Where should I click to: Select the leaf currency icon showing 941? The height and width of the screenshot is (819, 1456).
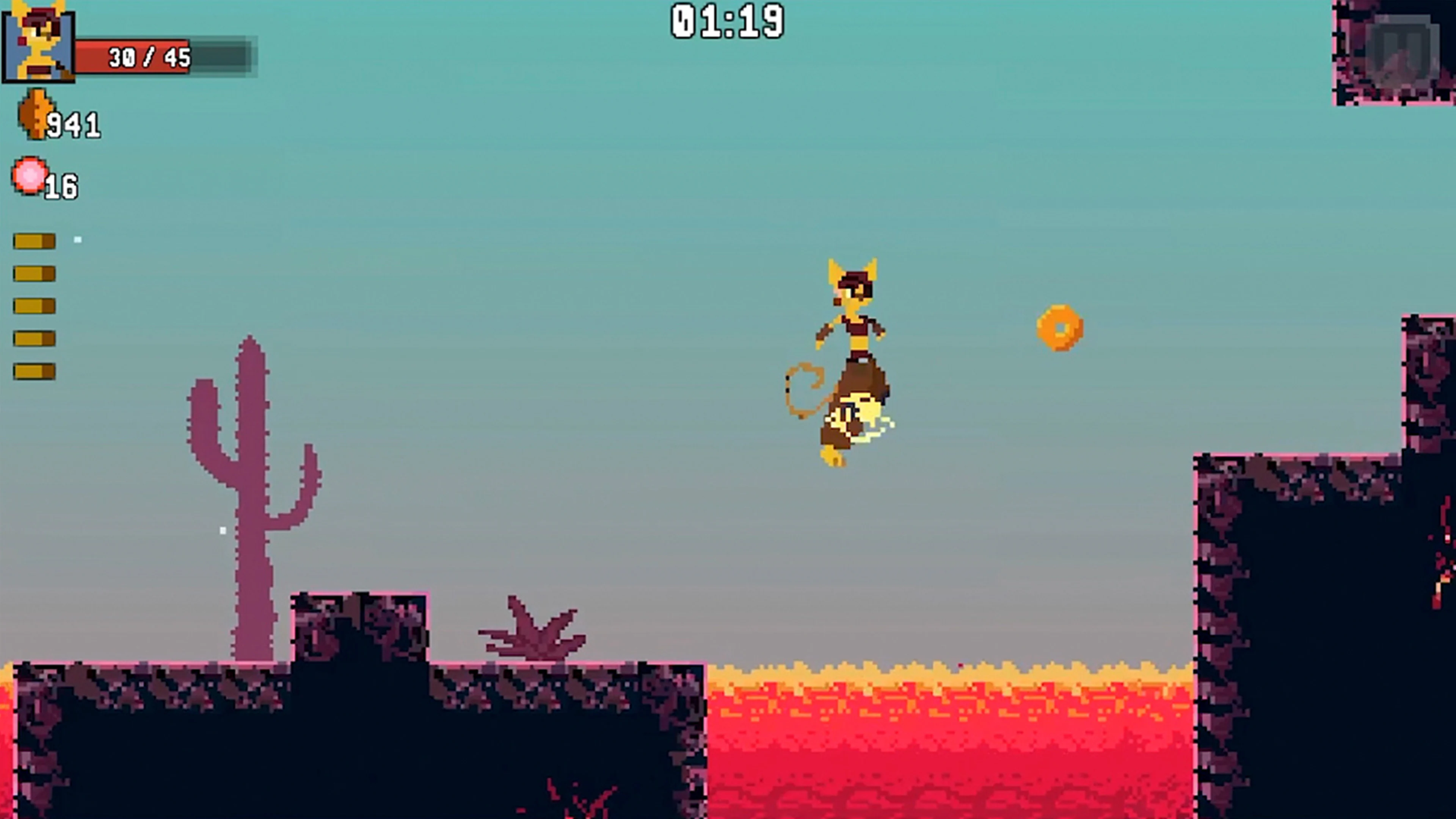point(35,113)
